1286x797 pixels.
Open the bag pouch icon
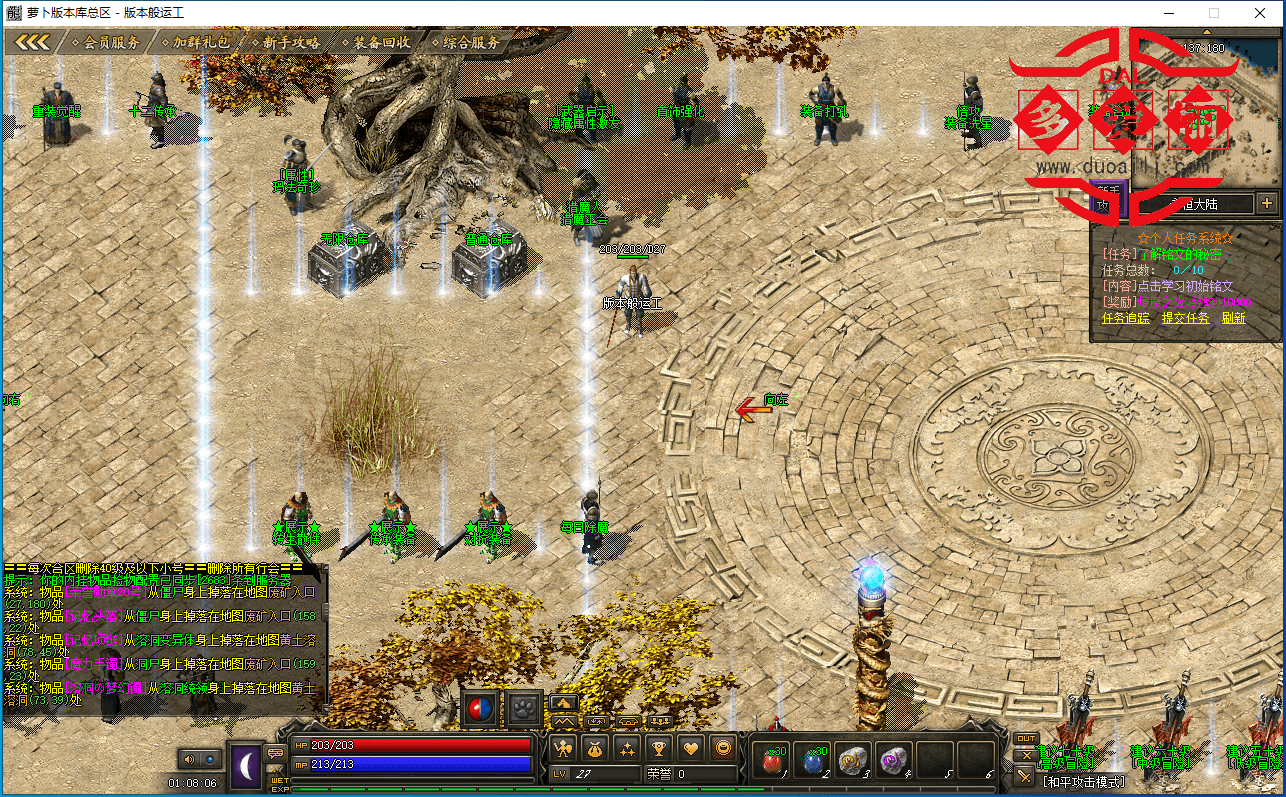click(x=595, y=747)
